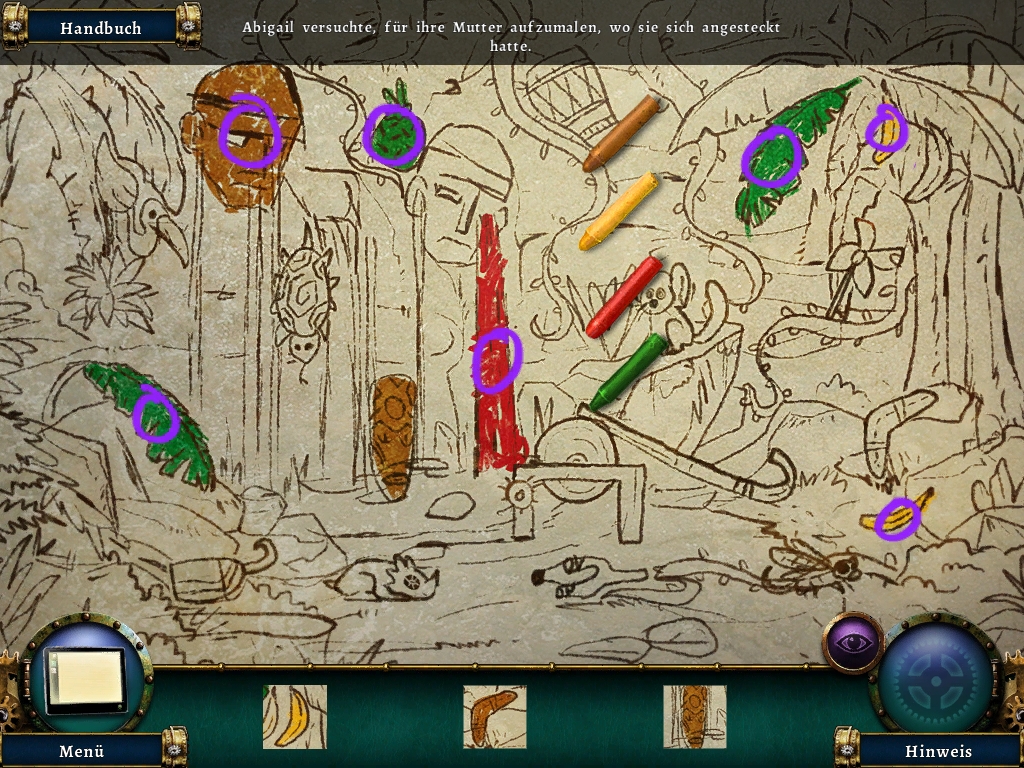Open the notebook journal icon
The image size is (1024, 768).
pyautogui.click(x=87, y=680)
